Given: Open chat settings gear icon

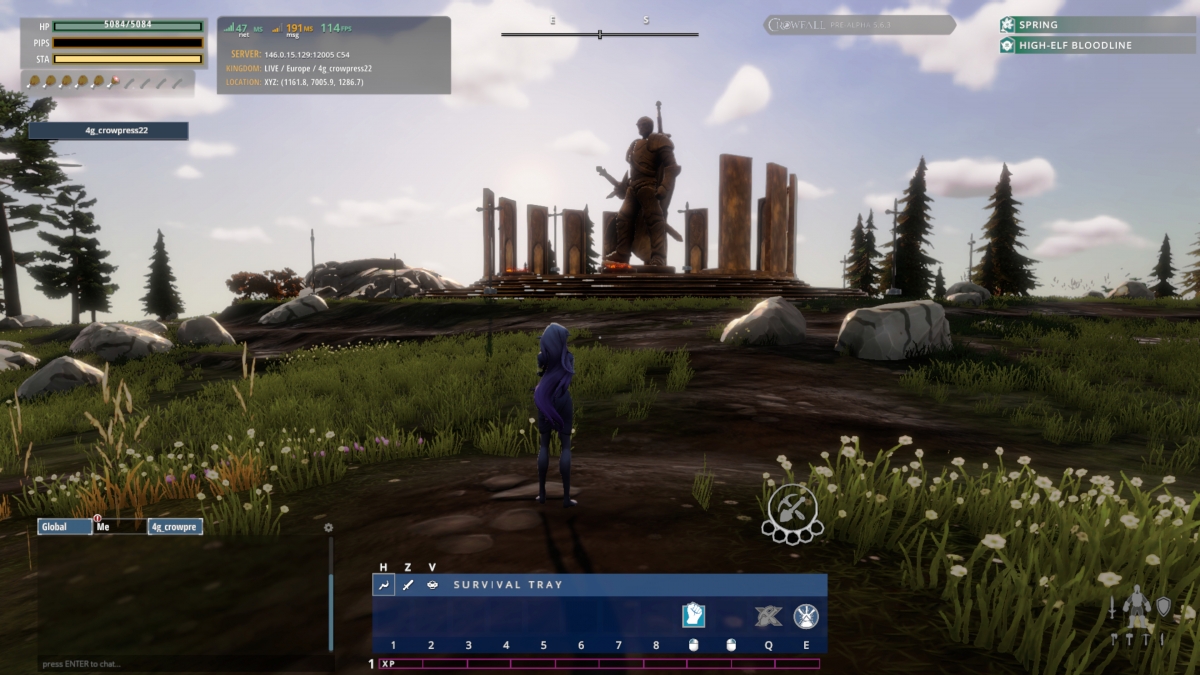Looking at the screenshot, I should click(328, 527).
